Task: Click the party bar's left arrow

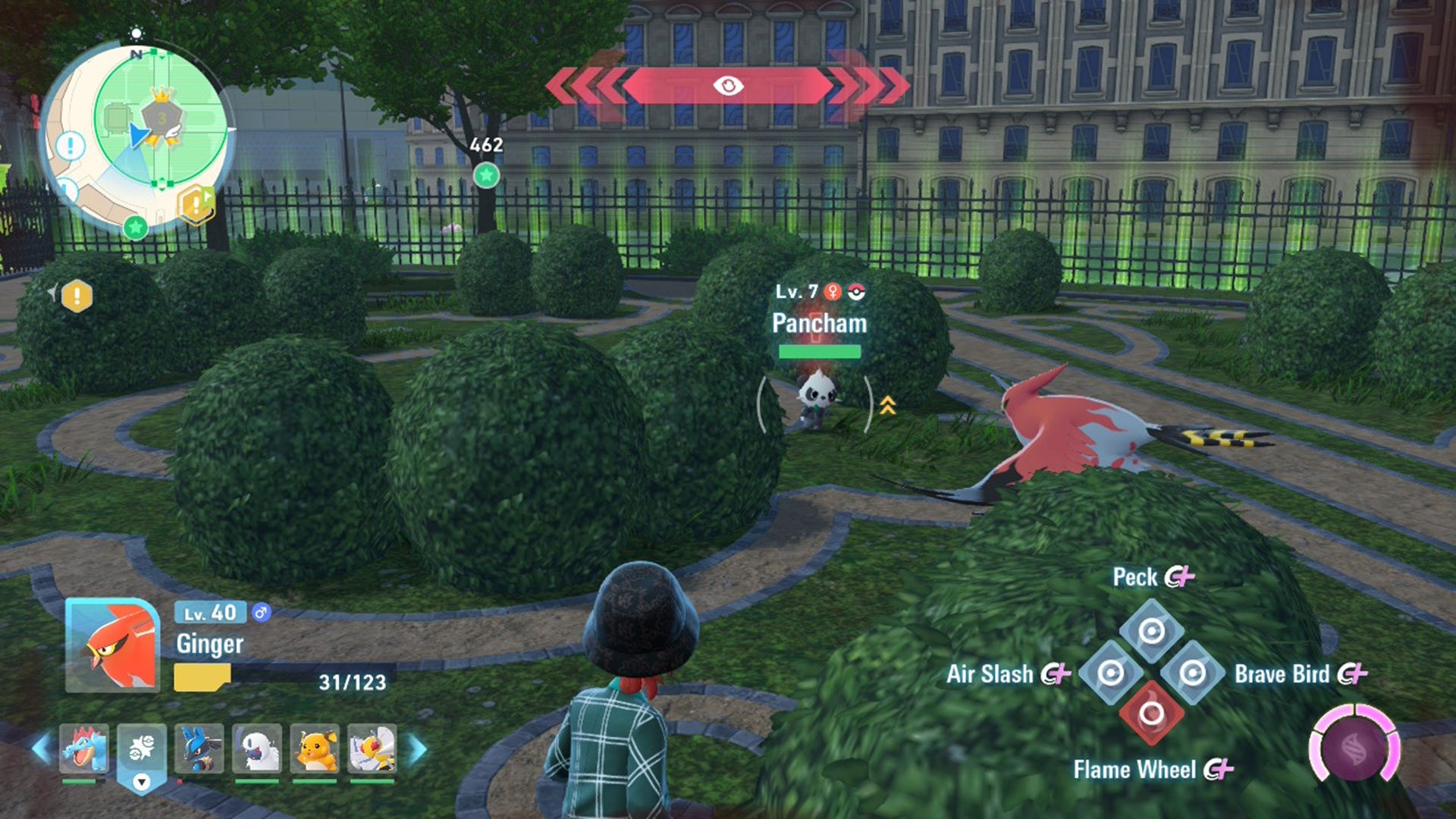Action: 42,748
